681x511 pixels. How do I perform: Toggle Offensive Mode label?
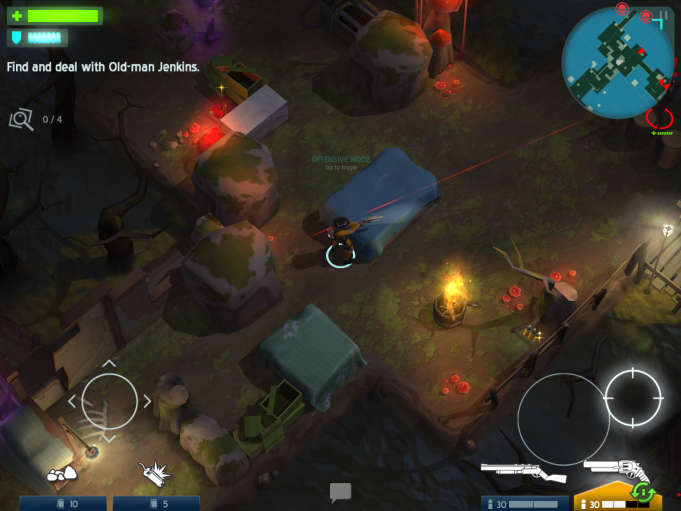pos(340,161)
